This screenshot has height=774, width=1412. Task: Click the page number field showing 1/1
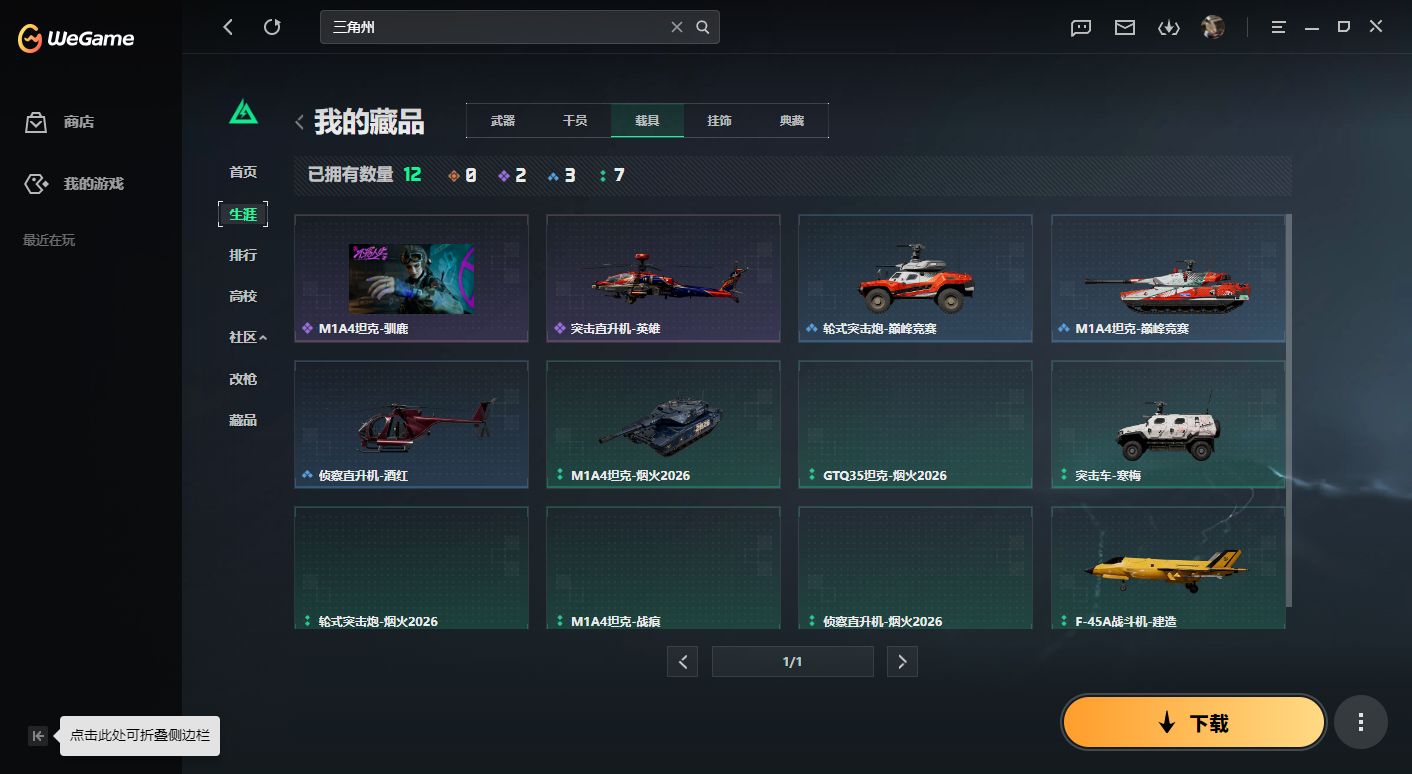[x=792, y=661]
